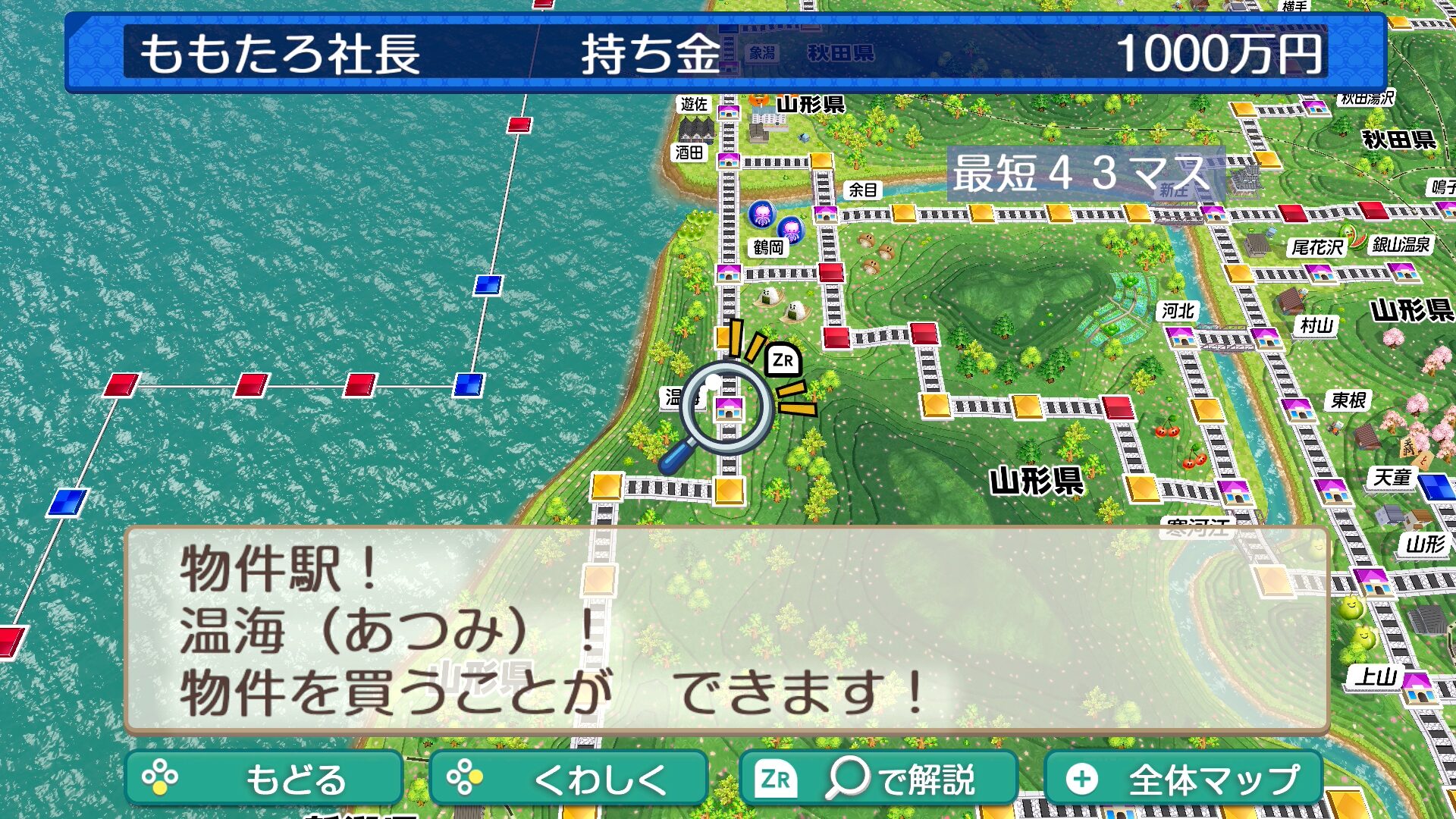Choose the くわしく details button
Viewport: 1456px width, 819px height.
pyautogui.click(x=568, y=779)
